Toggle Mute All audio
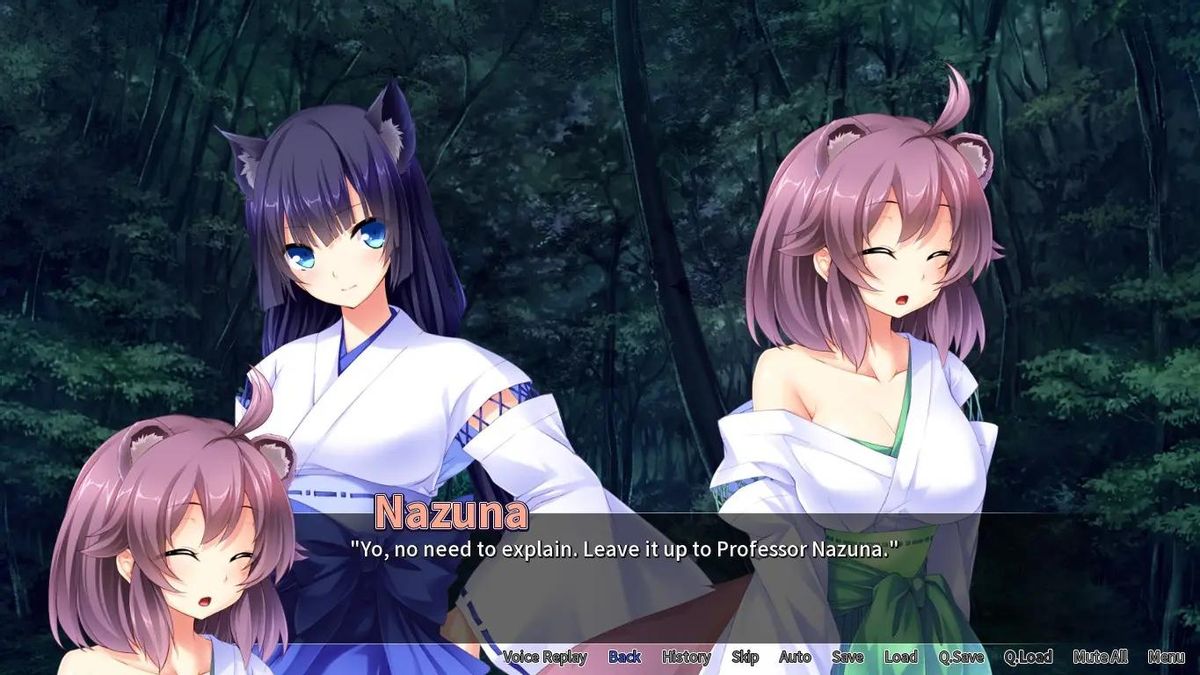Image resolution: width=1200 pixels, height=675 pixels. pyautogui.click(x=1100, y=657)
